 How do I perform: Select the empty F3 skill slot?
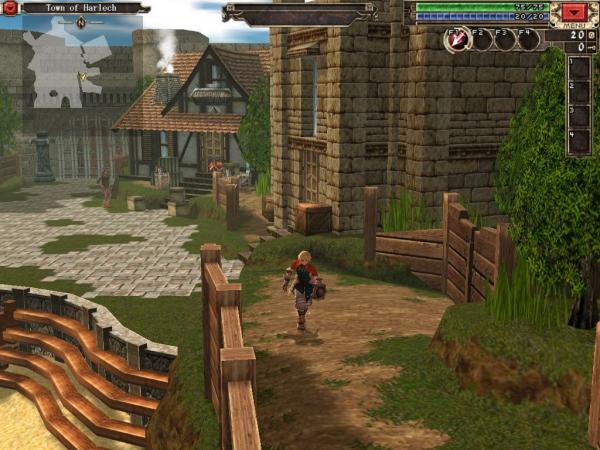click(505, 40)
